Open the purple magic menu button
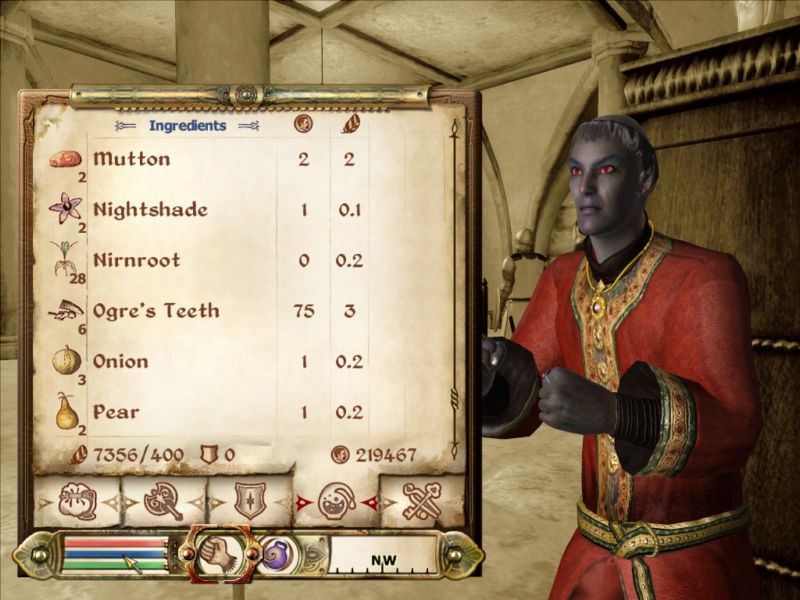800x600 pixels. pos(275,553)
